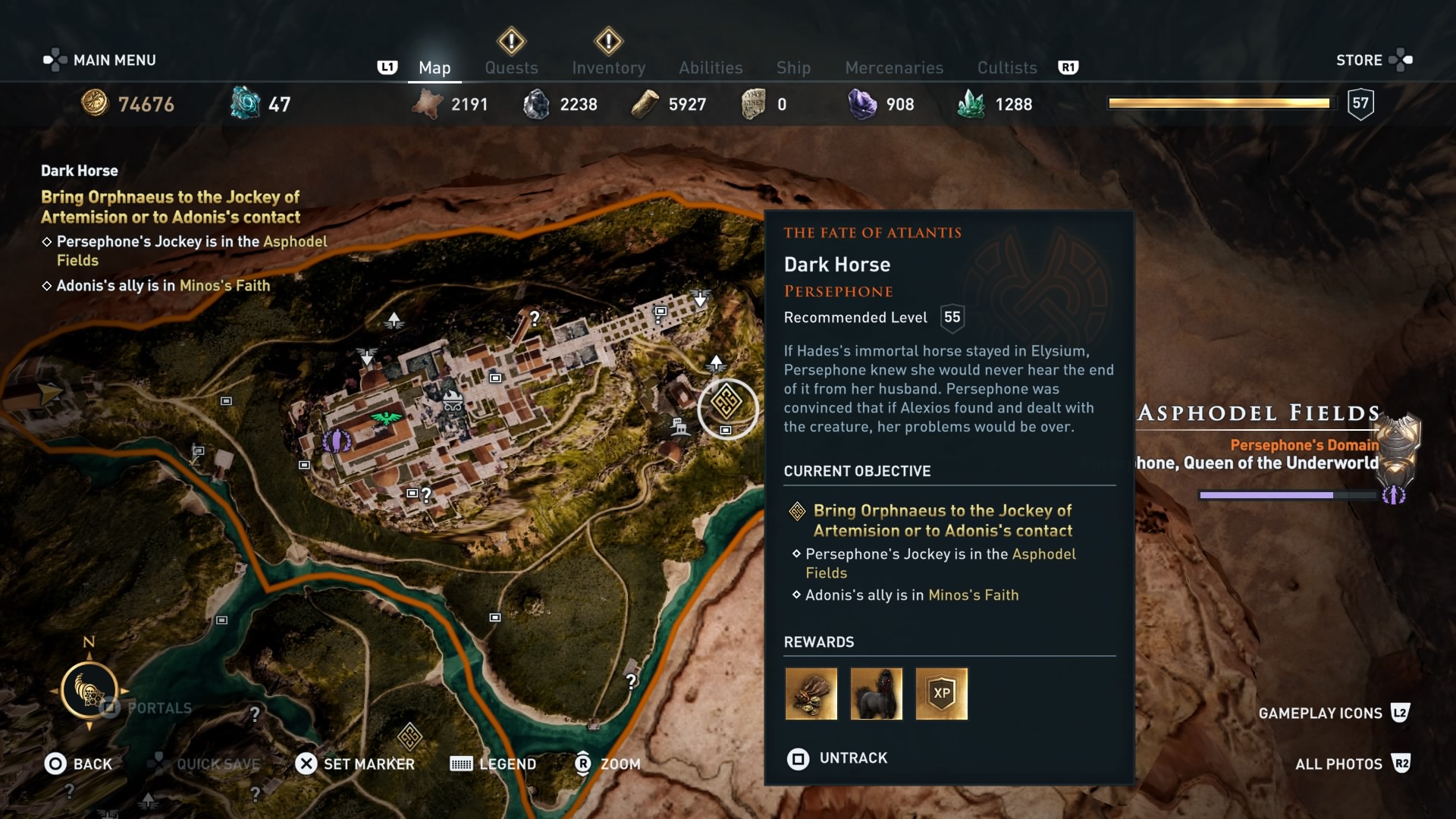Click the Minos's Faith objective text
1456x819 pixels.
(974, 595)
